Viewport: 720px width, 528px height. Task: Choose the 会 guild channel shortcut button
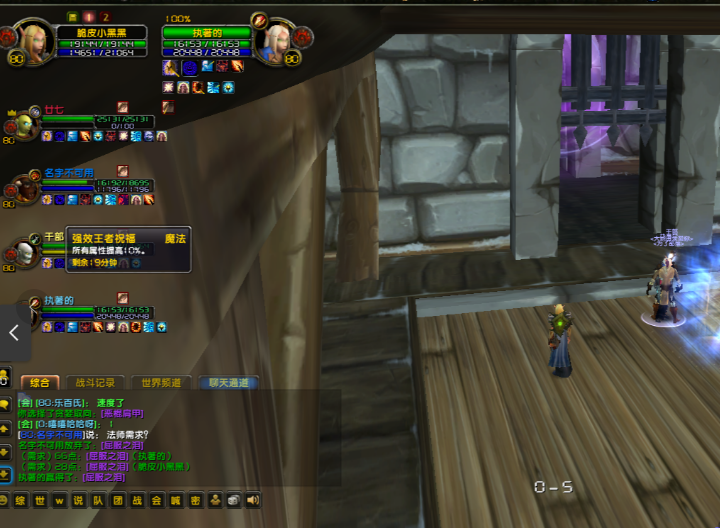(156, 500)
